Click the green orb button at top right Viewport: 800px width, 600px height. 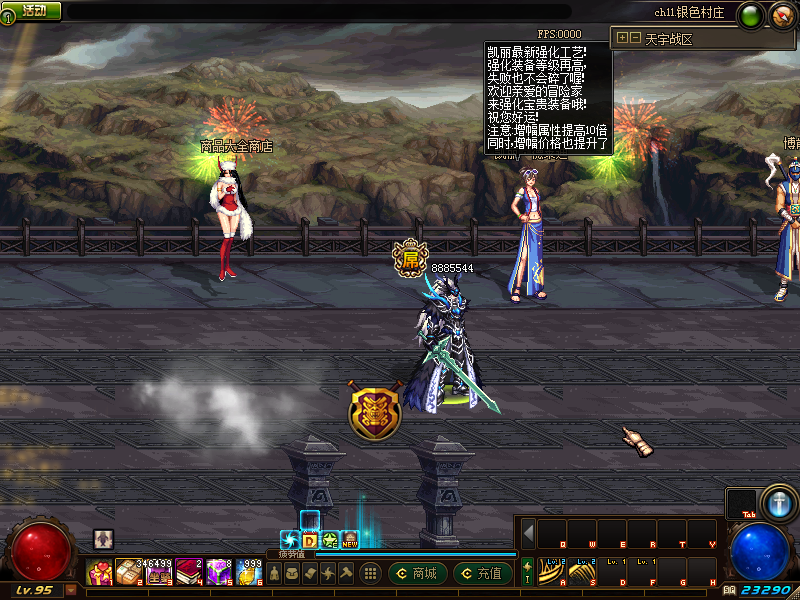pos(751,16)
